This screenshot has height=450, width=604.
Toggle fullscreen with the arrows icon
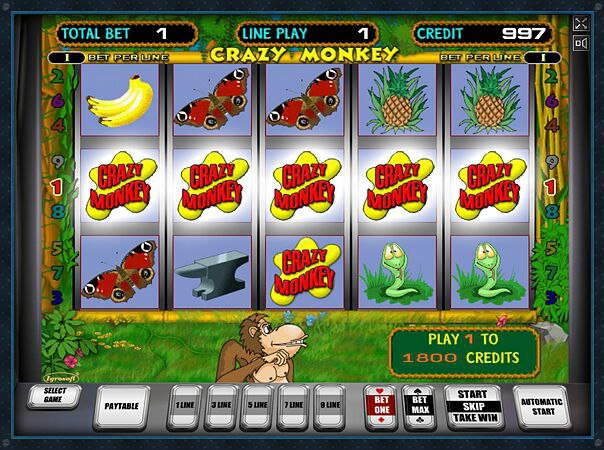(582, 23)
